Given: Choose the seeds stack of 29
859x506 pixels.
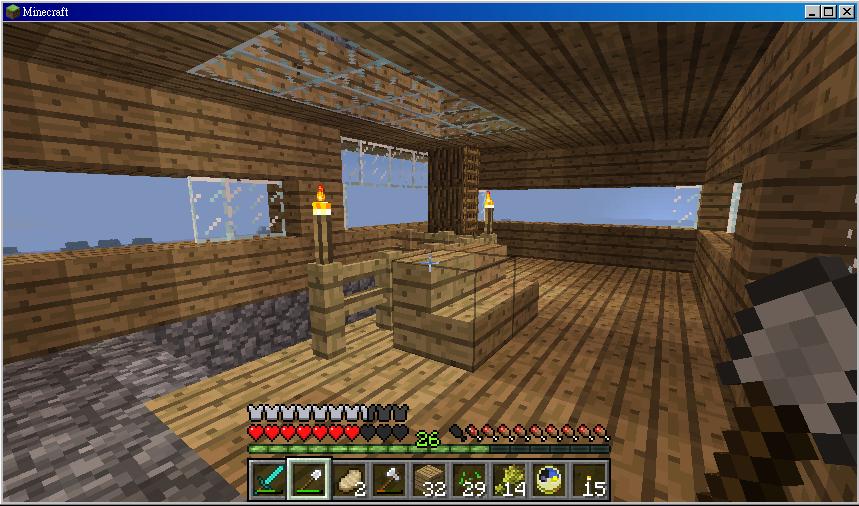Looking at the screenshot, I should pyautogui.click(x=469, y=479).
